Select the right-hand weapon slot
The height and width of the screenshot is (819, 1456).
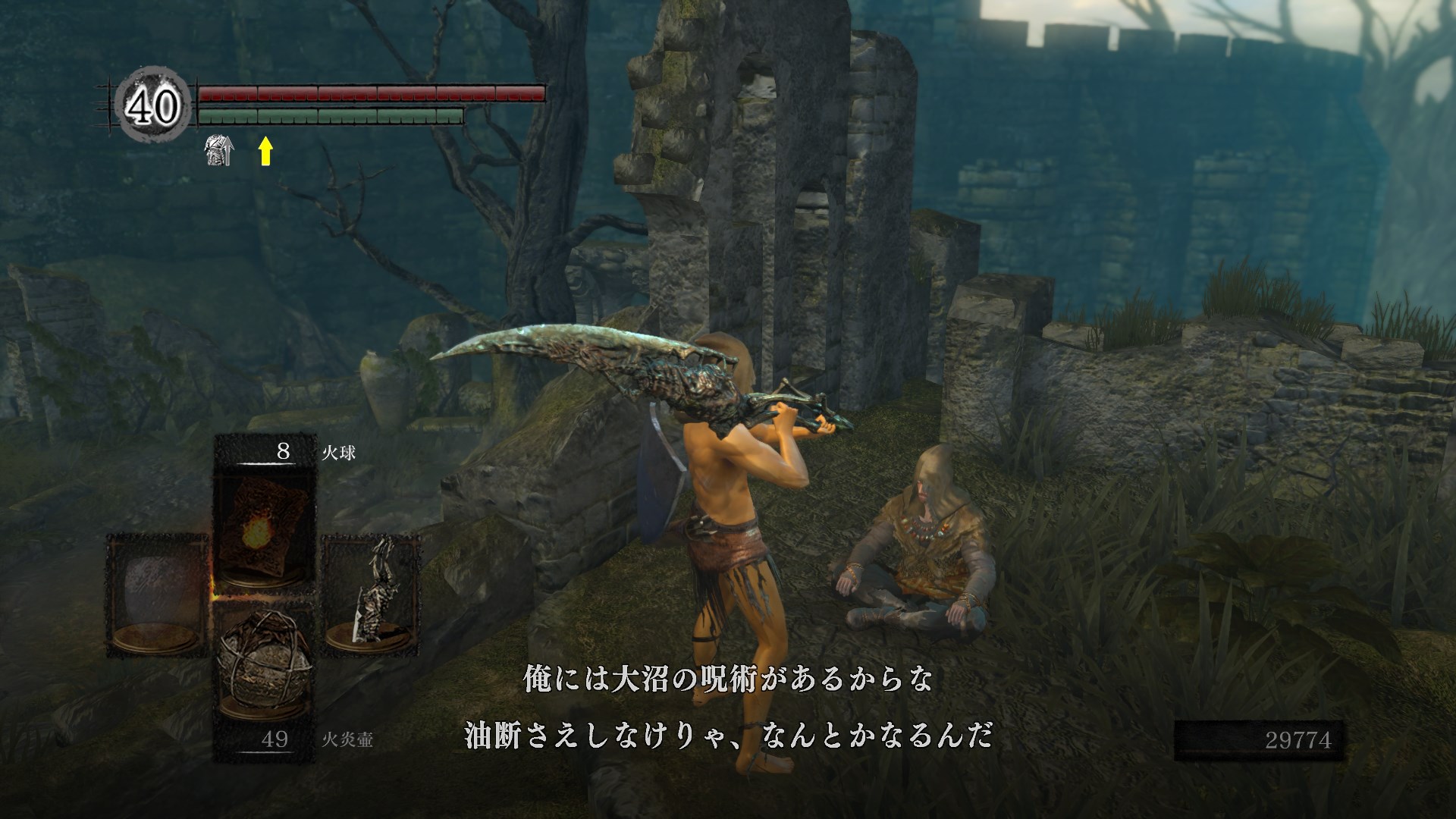coord(372,595)
